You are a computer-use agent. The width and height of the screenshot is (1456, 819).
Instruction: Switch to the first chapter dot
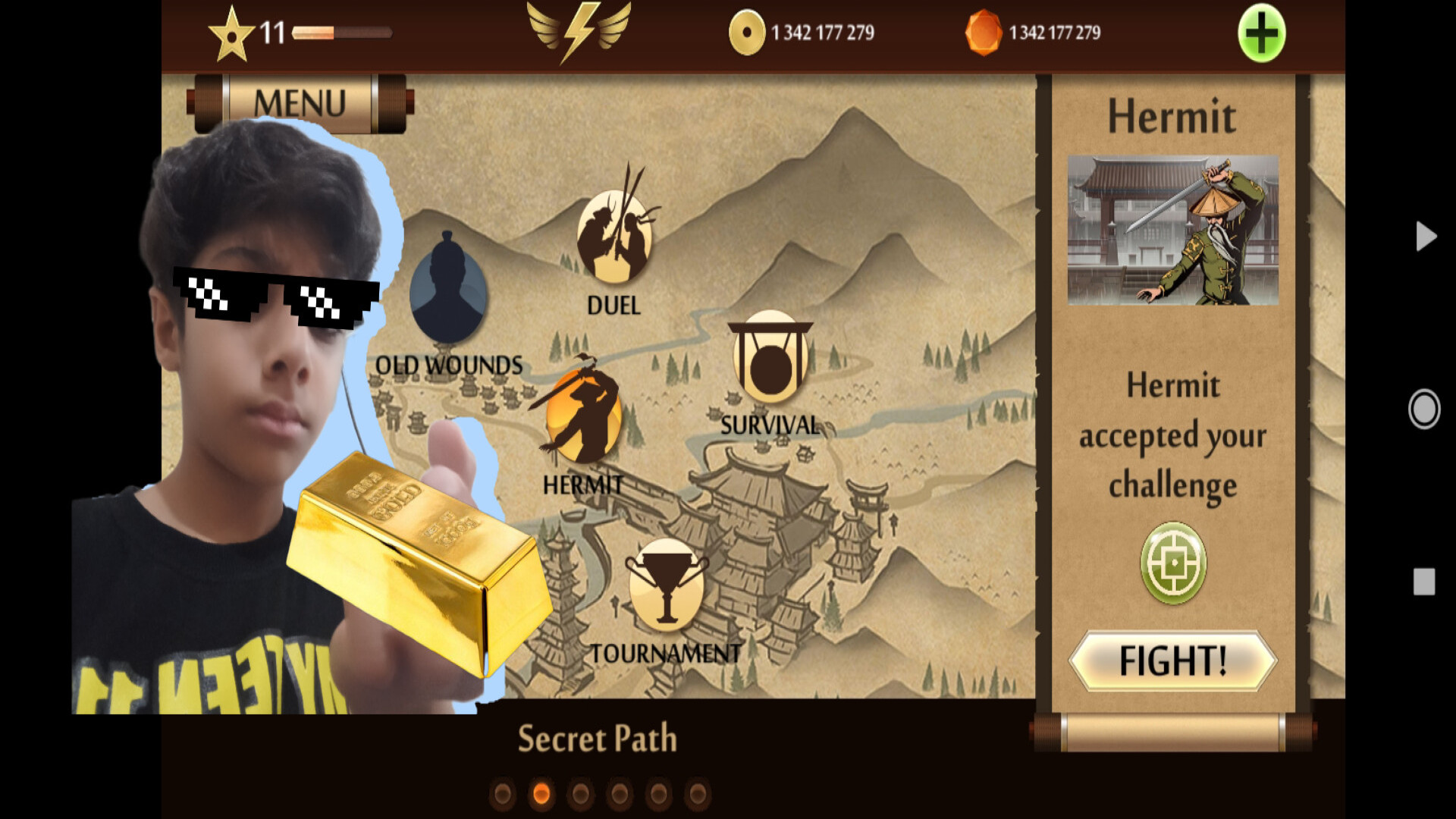[502, 794]
